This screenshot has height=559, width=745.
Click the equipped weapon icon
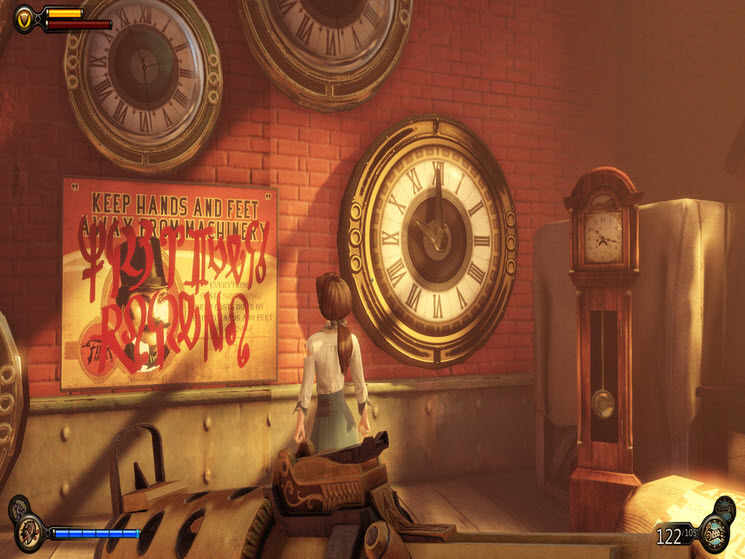point(713,534)
